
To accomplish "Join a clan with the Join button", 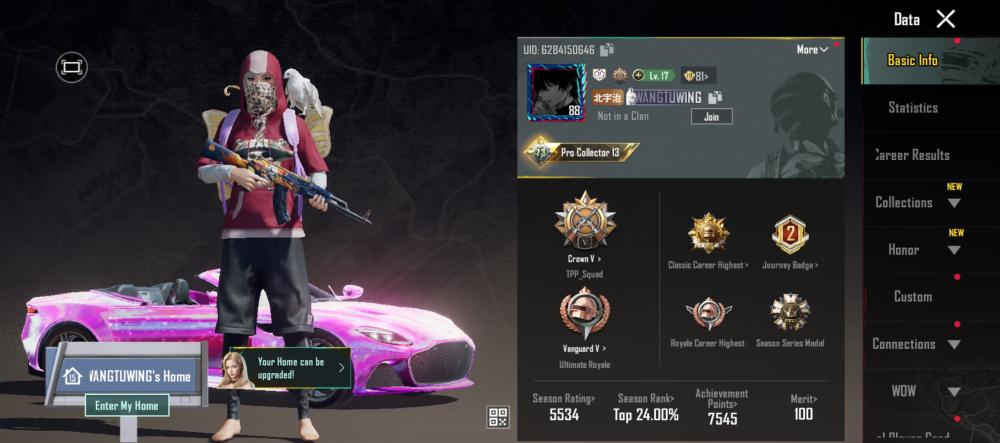I will (711, 116).
